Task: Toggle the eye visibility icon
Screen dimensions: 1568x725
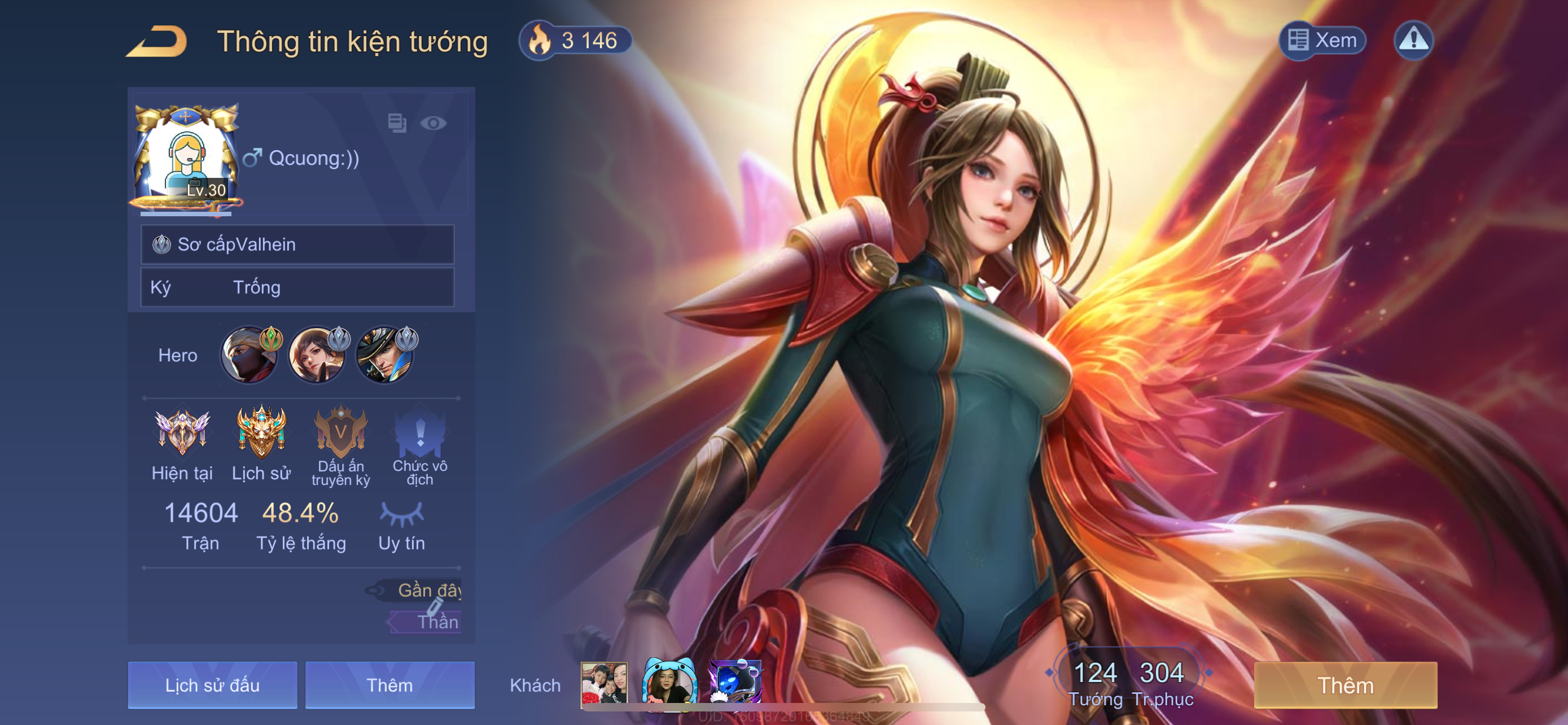Action: (433, 124)
